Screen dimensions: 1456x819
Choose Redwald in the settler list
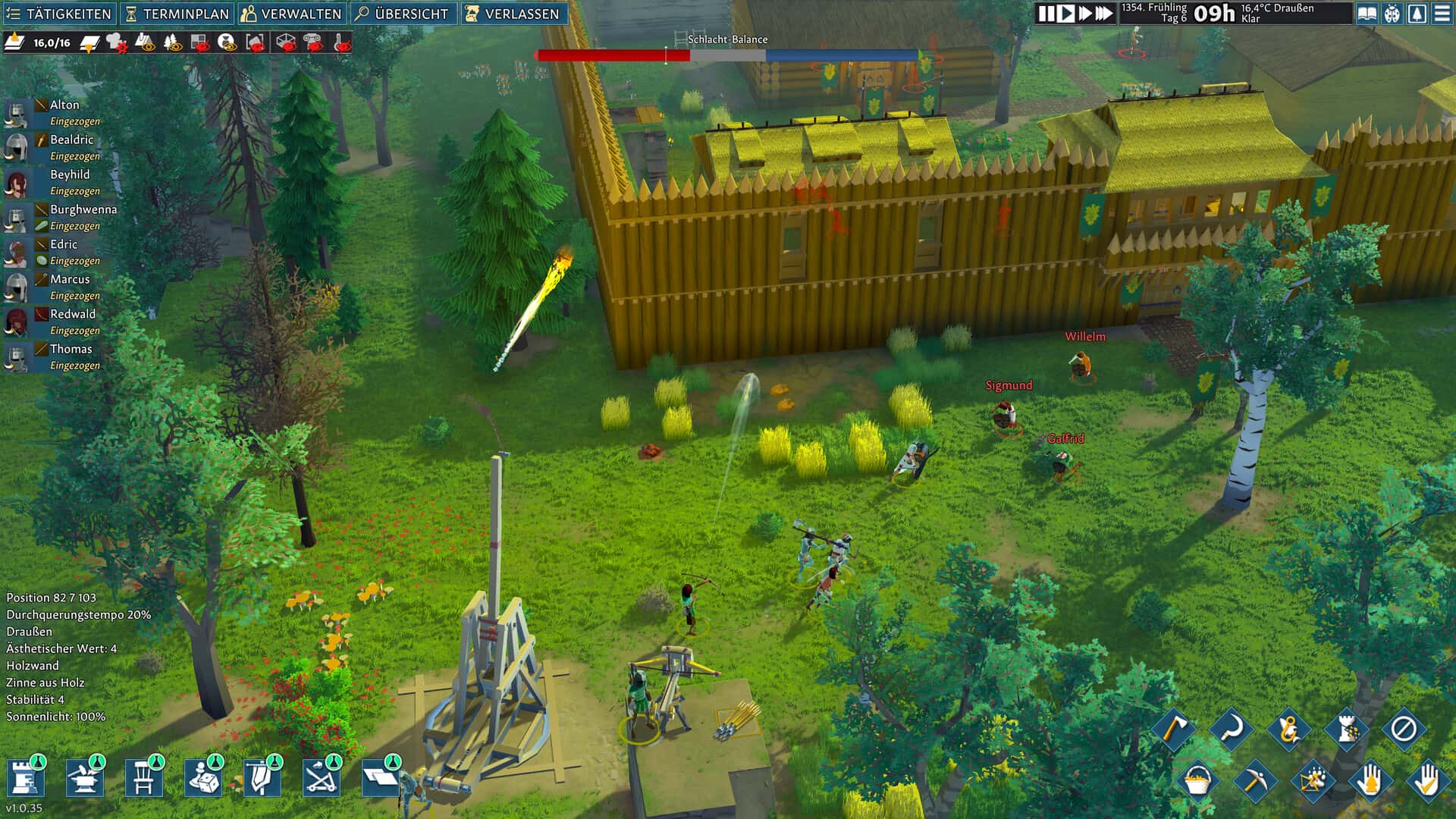[73, 315]
